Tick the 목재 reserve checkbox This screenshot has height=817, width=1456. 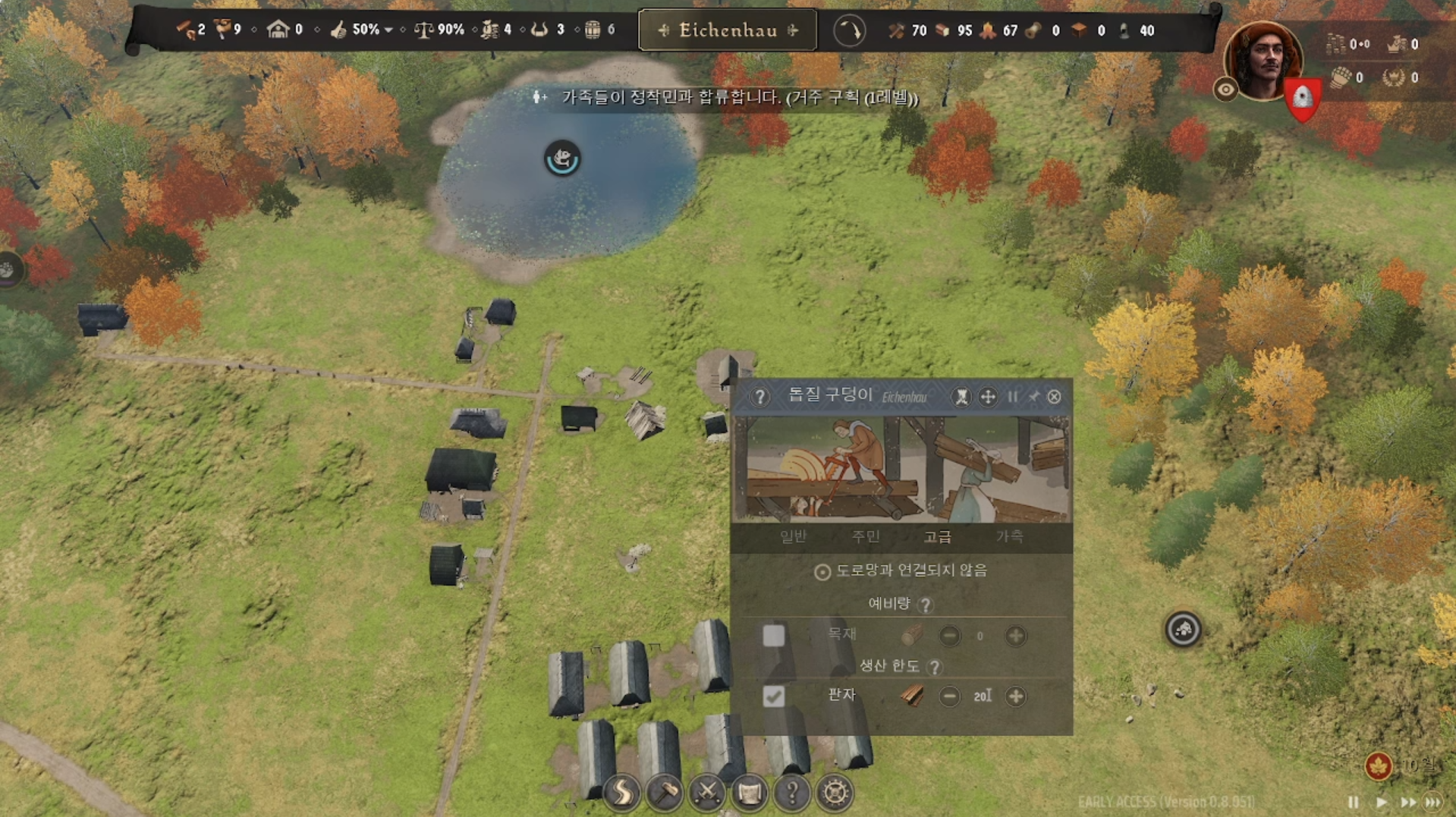coord(773,636)
